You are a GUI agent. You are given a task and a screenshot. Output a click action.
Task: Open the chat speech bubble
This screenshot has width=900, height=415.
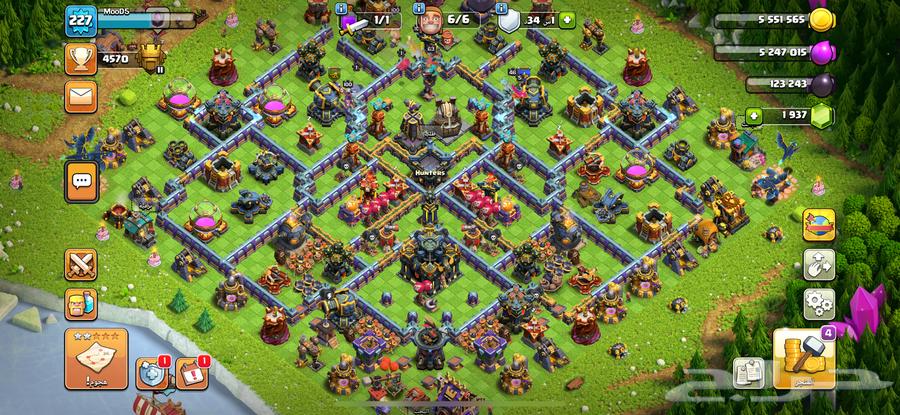pyautogui.click(x=80, y=182)
